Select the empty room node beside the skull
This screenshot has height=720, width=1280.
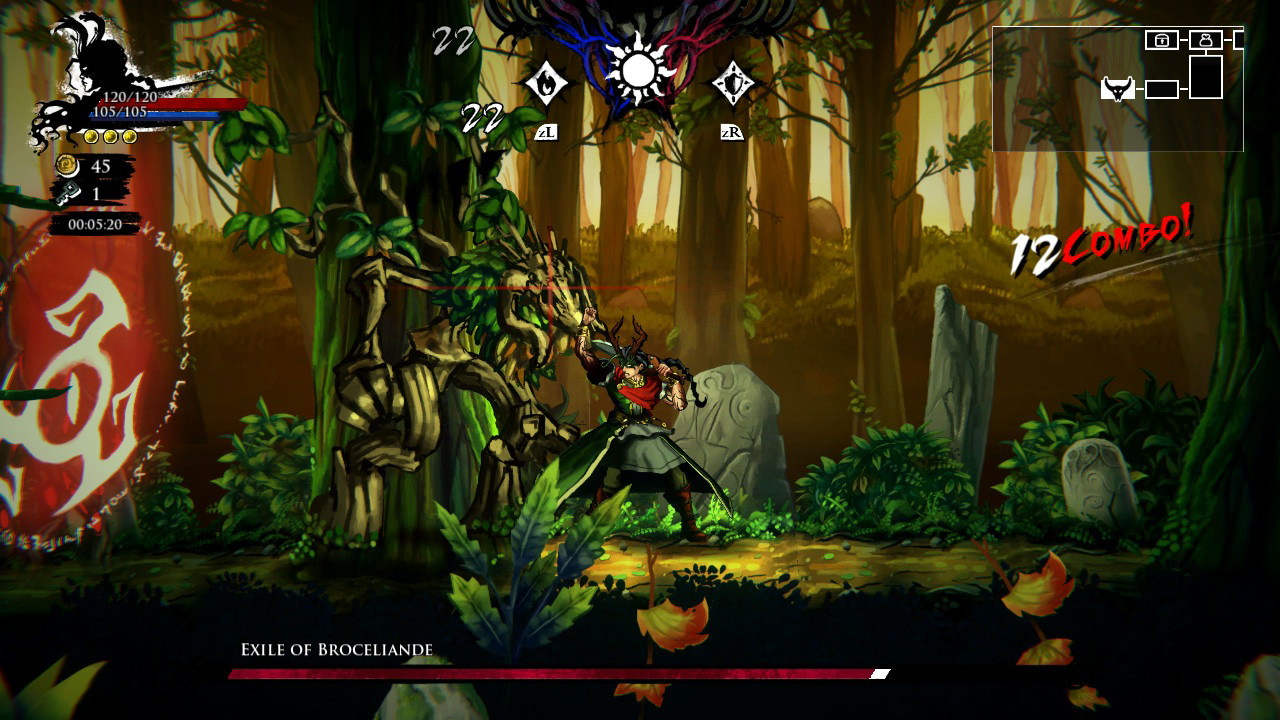click(1161, 90)
